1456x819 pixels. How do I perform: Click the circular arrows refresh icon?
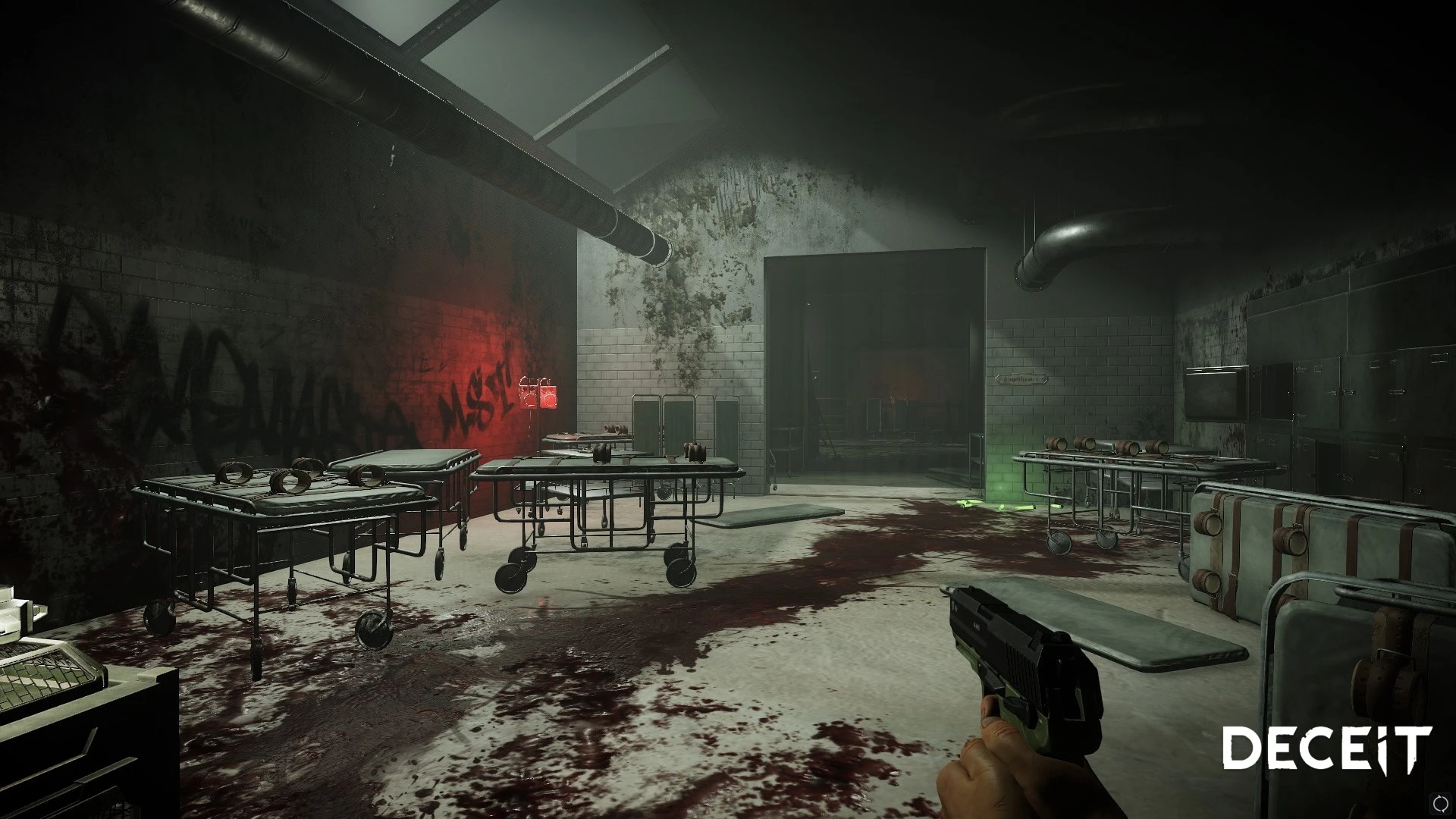[x=1440, y=802]
